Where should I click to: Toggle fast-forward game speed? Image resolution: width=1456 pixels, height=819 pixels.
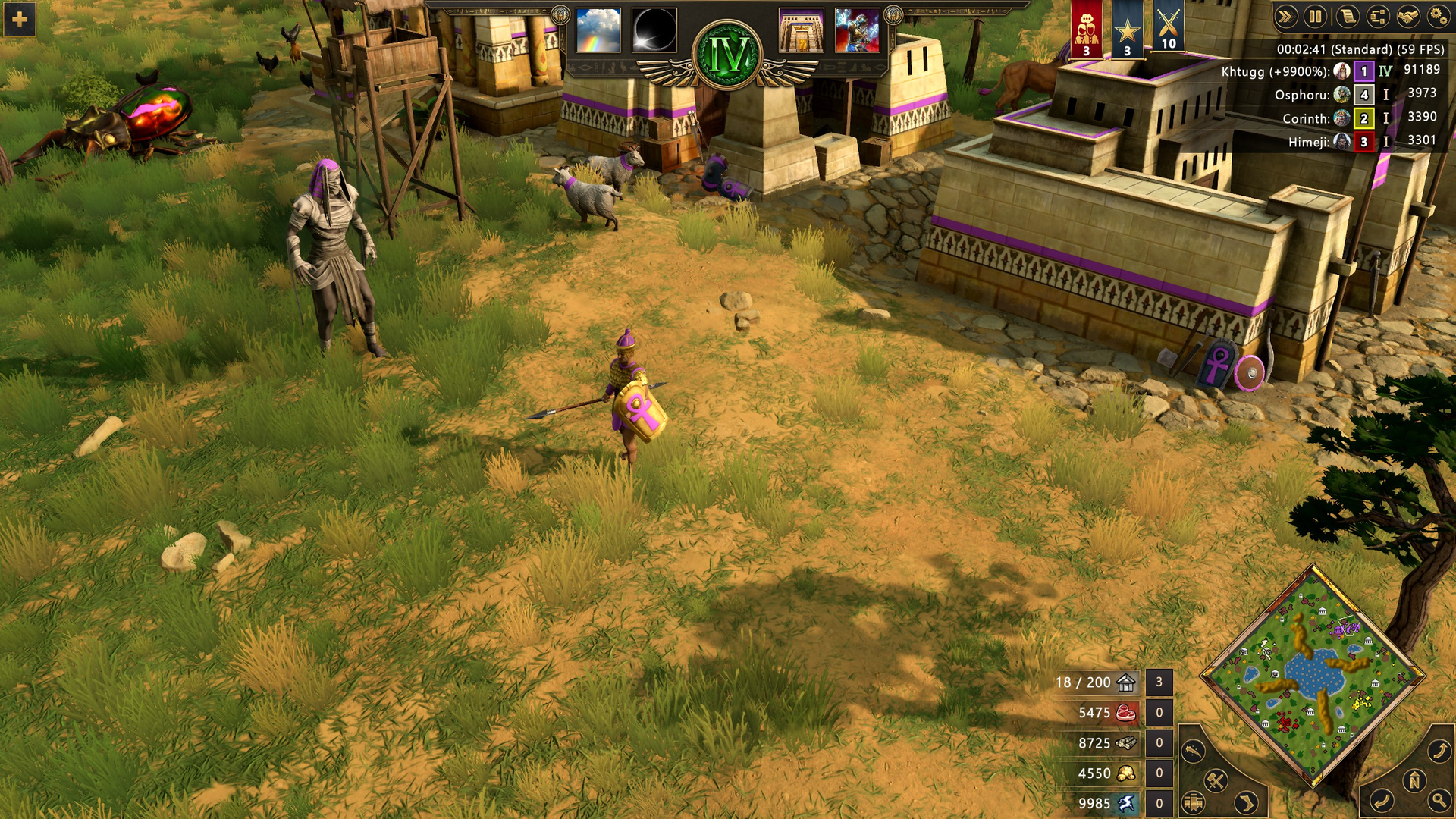click(1285, 16)
